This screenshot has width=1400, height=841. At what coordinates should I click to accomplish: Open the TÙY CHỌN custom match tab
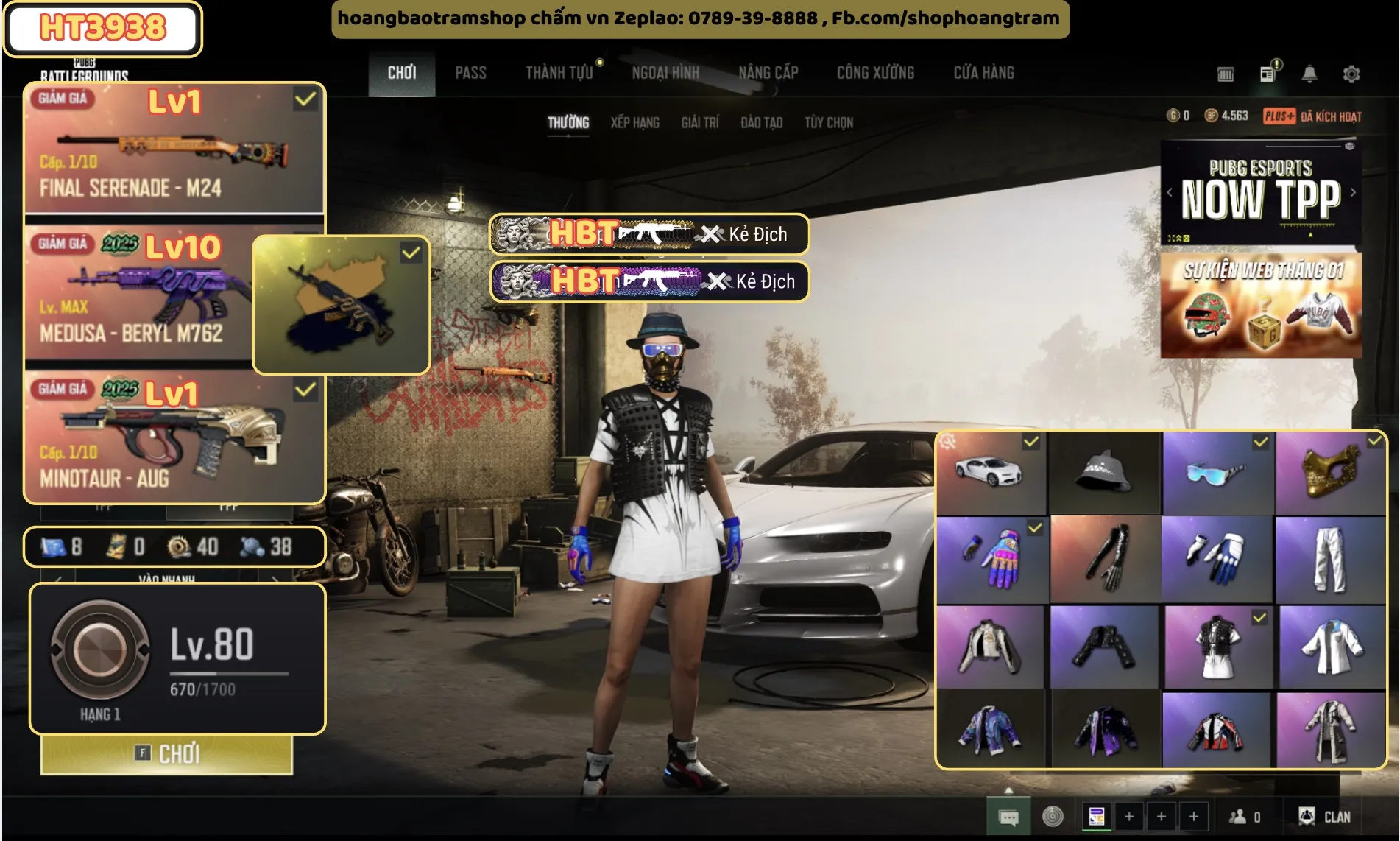828,123
